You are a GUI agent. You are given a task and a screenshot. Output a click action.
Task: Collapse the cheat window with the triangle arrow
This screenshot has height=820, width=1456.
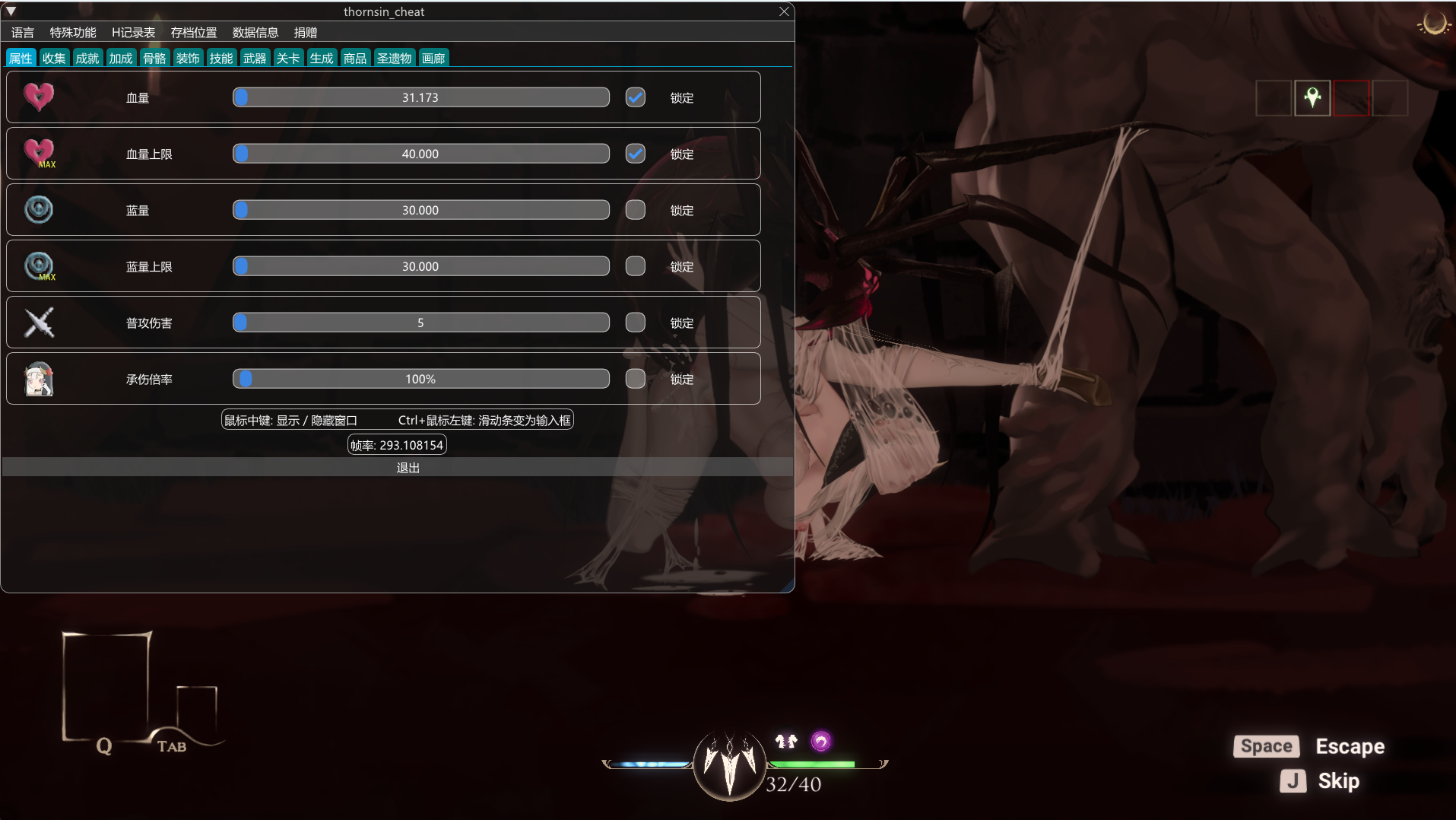(x=11, y=11)
